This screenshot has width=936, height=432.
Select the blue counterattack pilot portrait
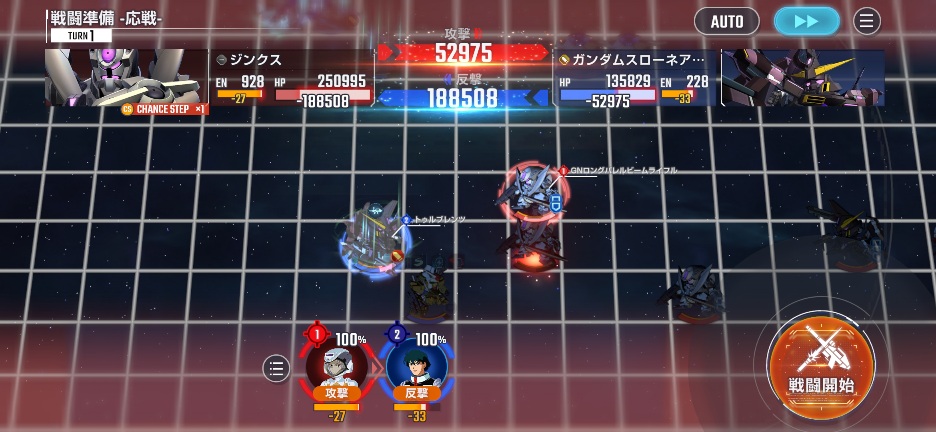click(415, 364)
